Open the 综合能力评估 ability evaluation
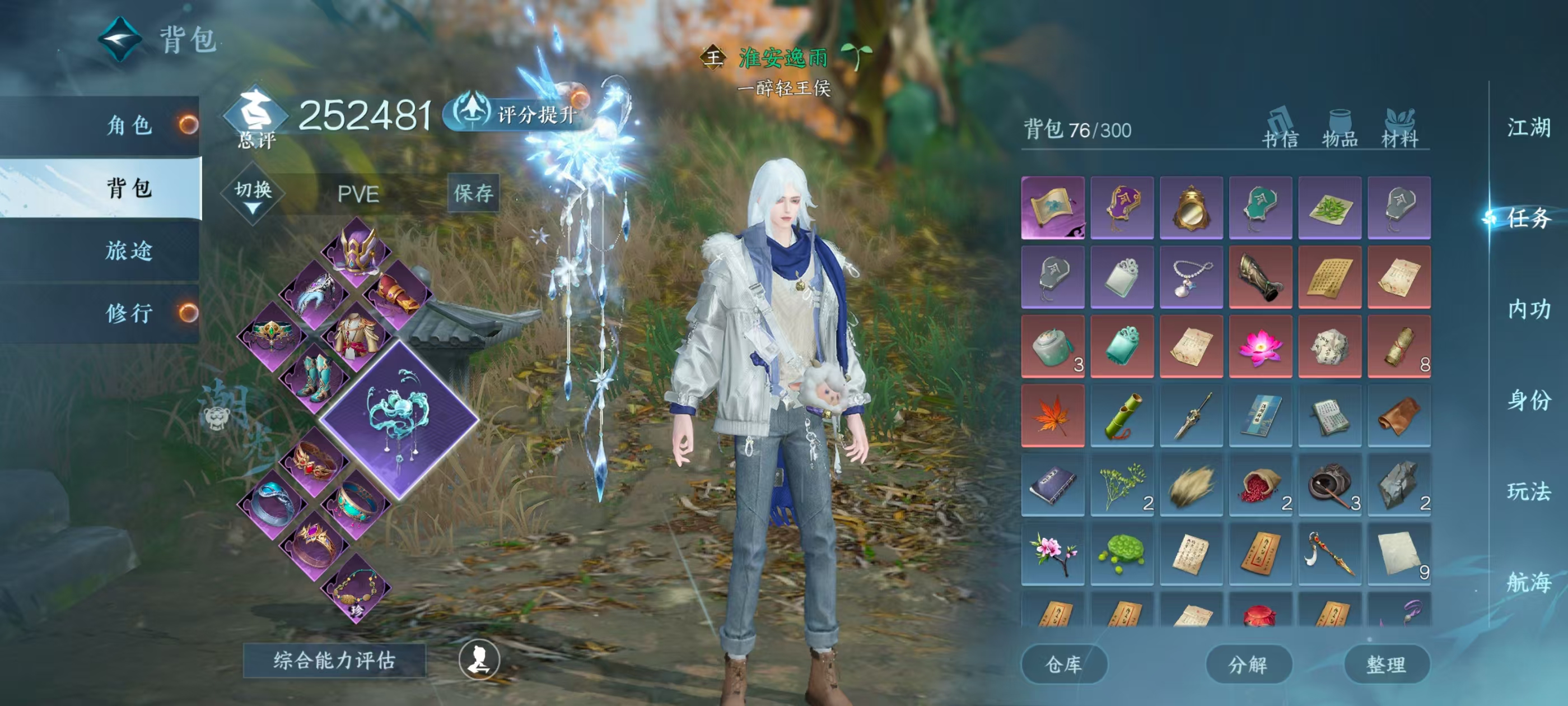Screen dimensions: 1568x706 [x=334, y=659]
